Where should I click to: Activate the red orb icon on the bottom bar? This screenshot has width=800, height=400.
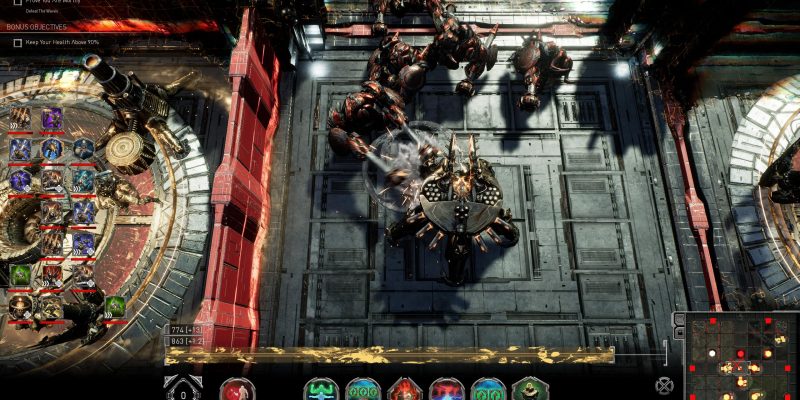[237, 390]
